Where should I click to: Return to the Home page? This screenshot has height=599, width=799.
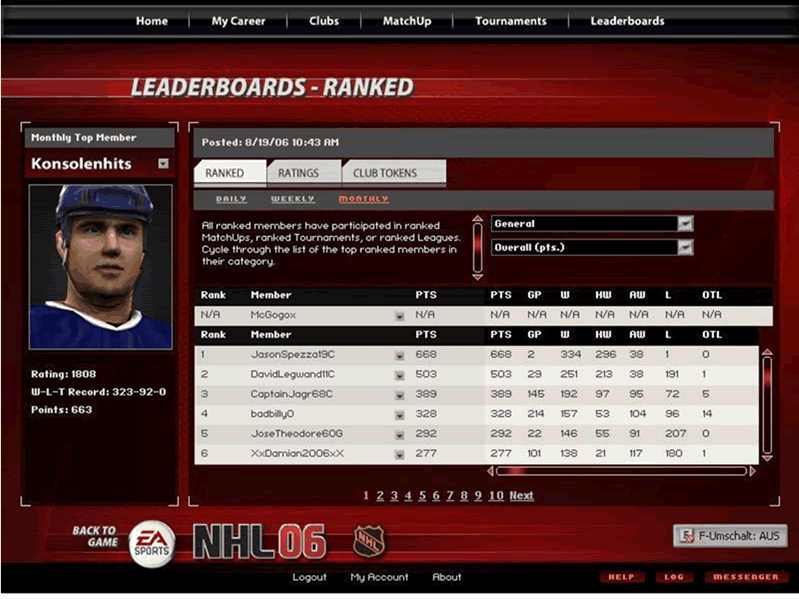coord(151,21)
